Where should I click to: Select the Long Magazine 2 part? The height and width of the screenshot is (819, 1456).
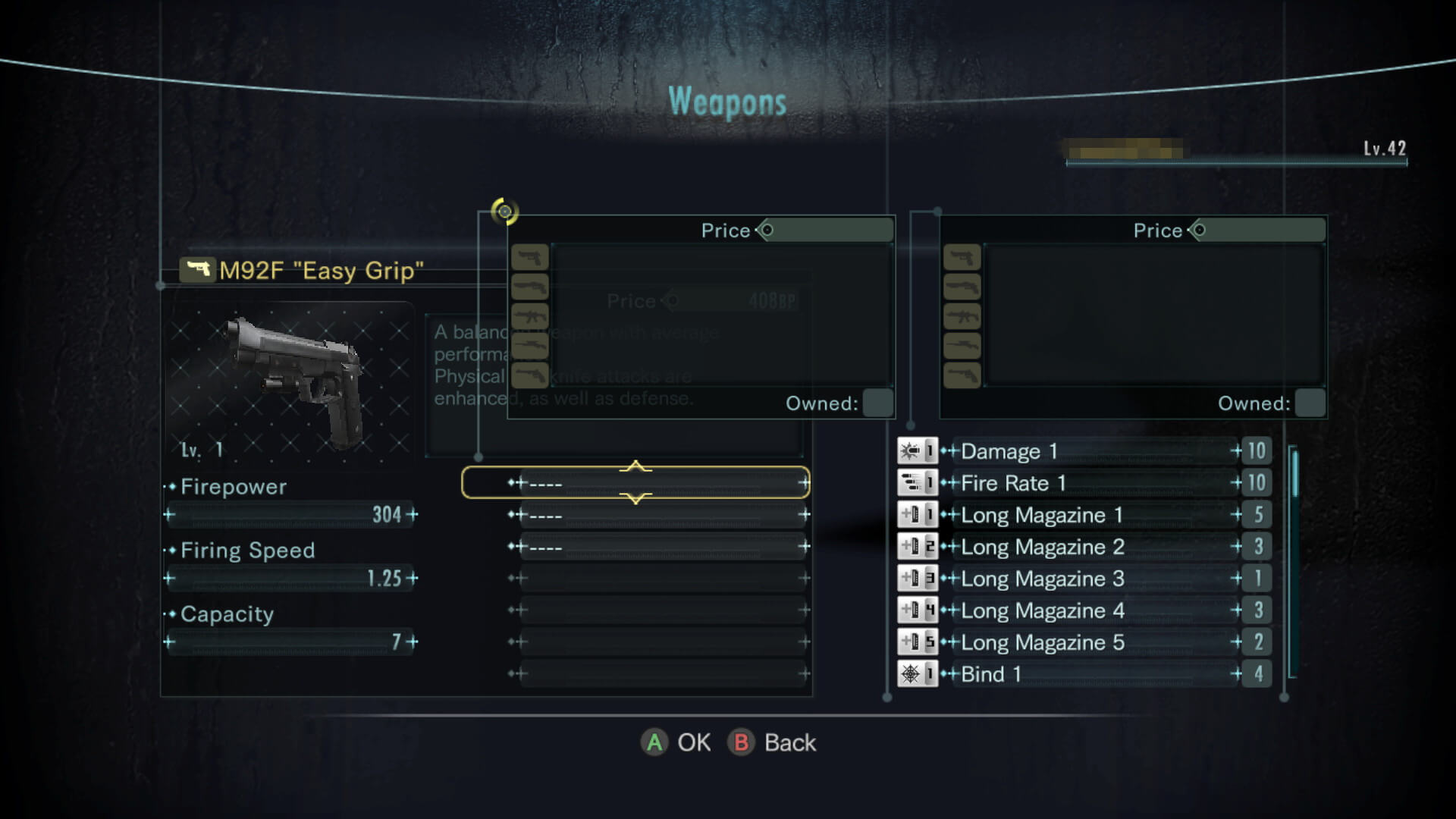1084,547
